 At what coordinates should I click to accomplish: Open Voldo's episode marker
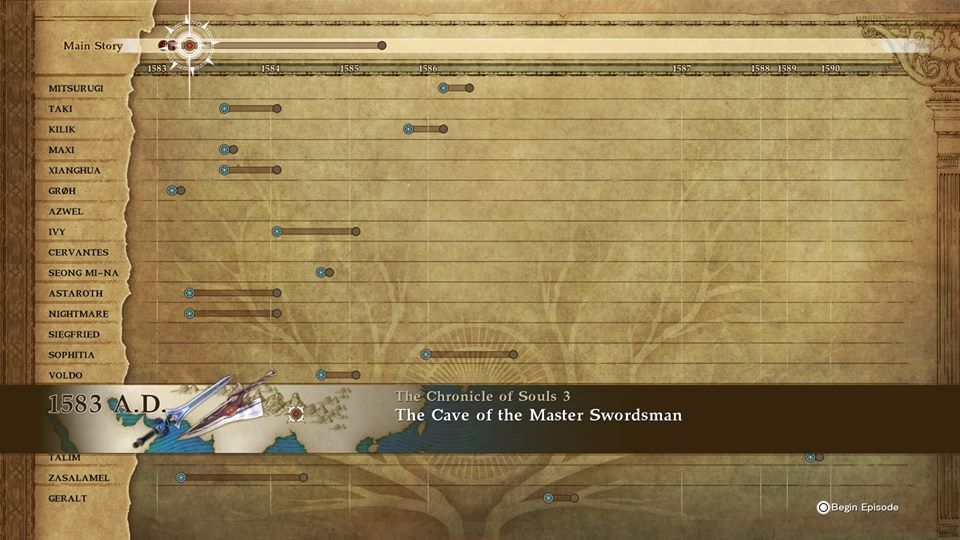pos(321,375)
